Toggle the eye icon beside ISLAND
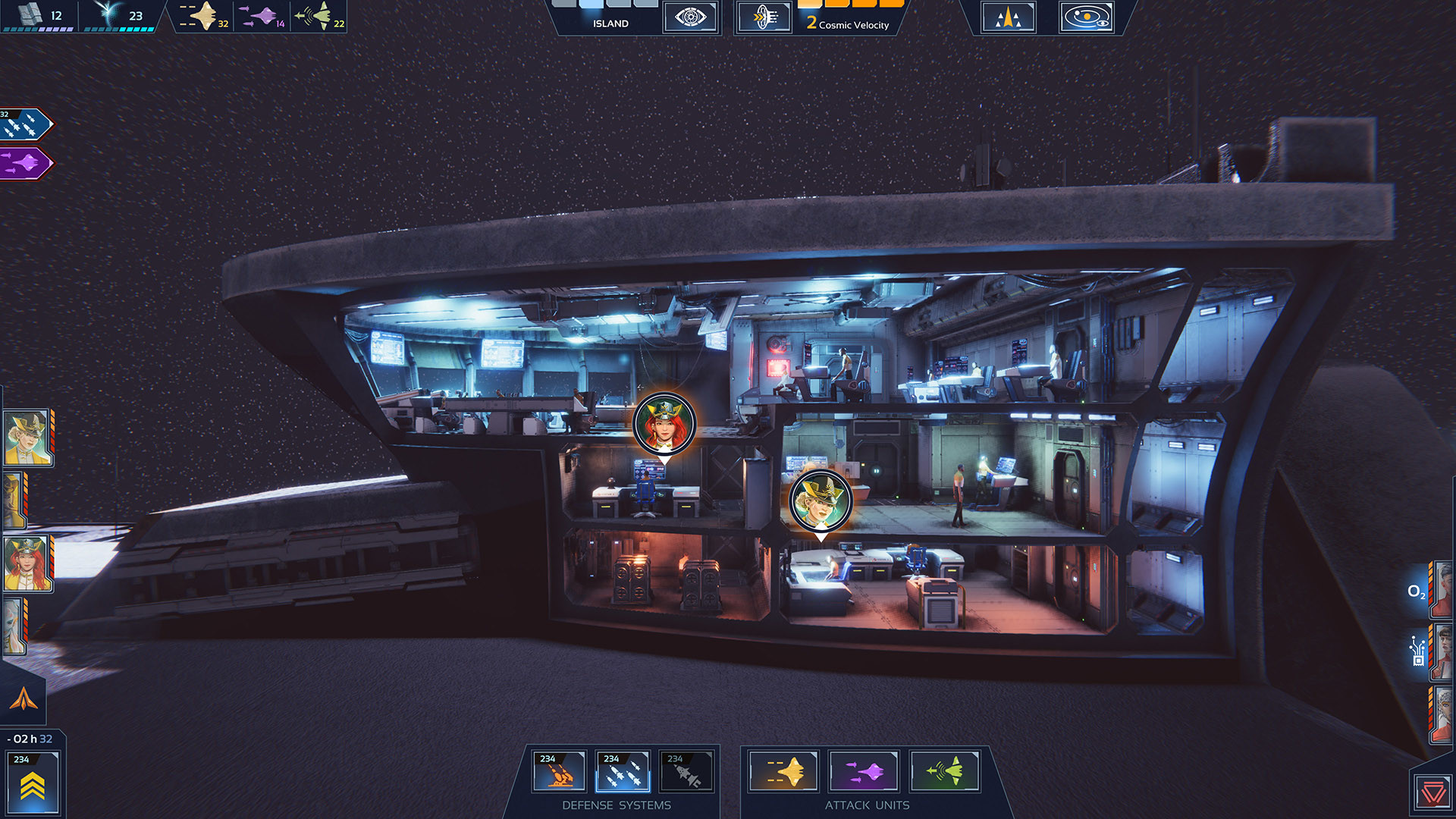Viewport: 1456px width, 819px height. (x=689, y=17)
